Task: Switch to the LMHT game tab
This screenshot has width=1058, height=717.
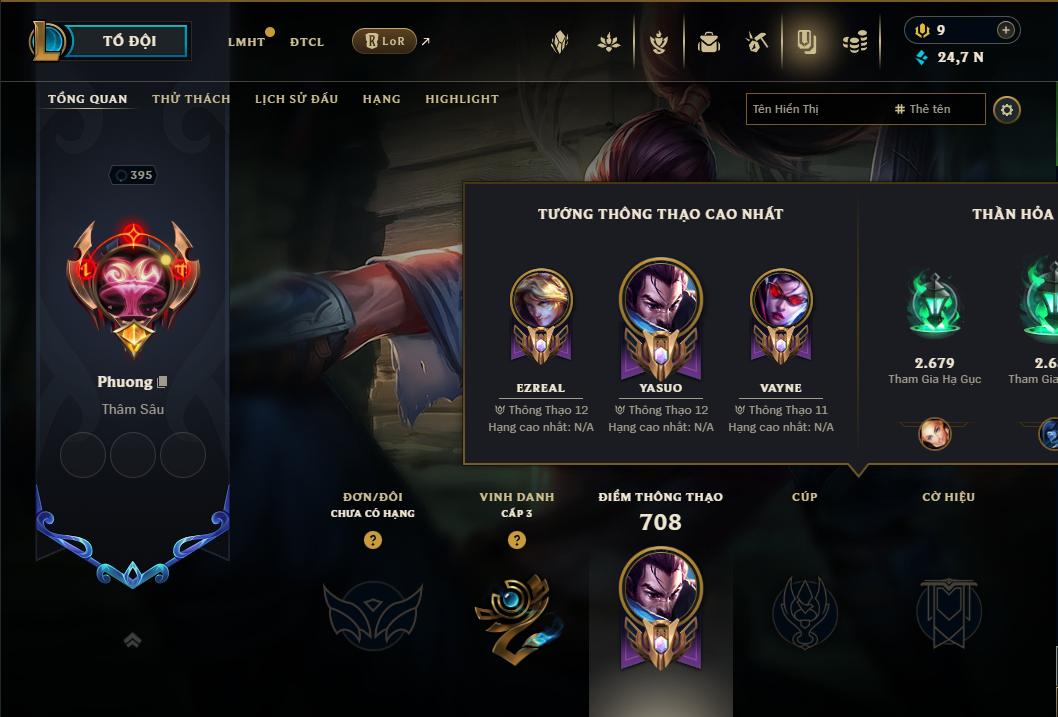Action: [246, 42]
